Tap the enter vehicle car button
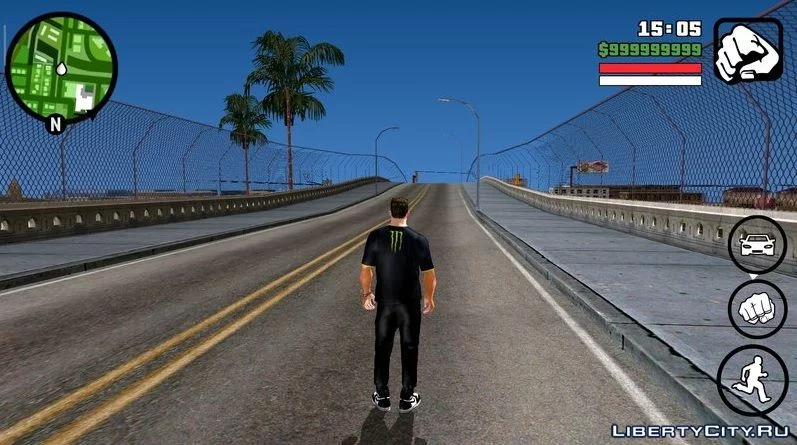Viewport: 797px width, 445px height. pyautogui.click(x=756, y=244)
